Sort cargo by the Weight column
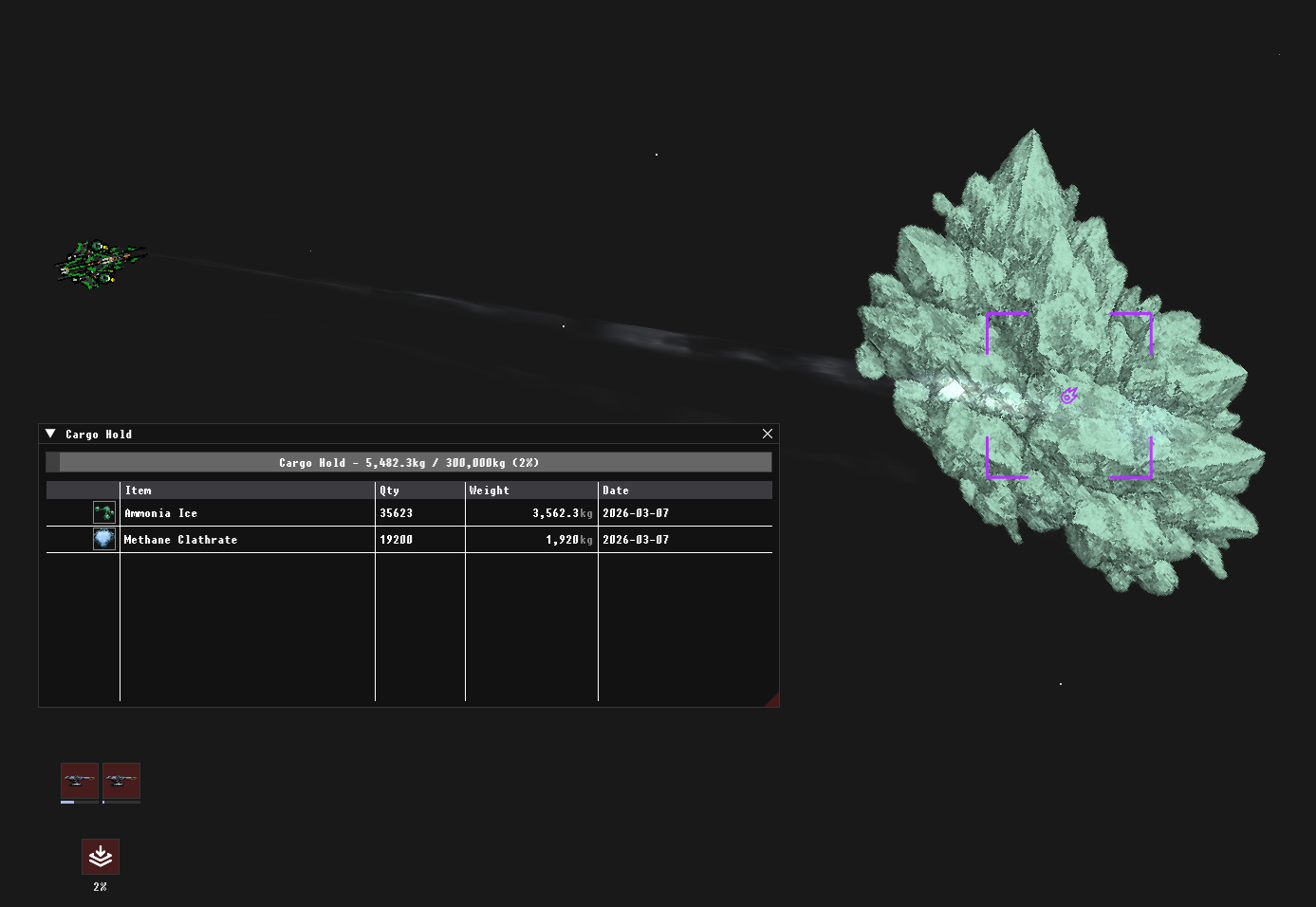Screen dimensions: 1316x907 point(531,491)
